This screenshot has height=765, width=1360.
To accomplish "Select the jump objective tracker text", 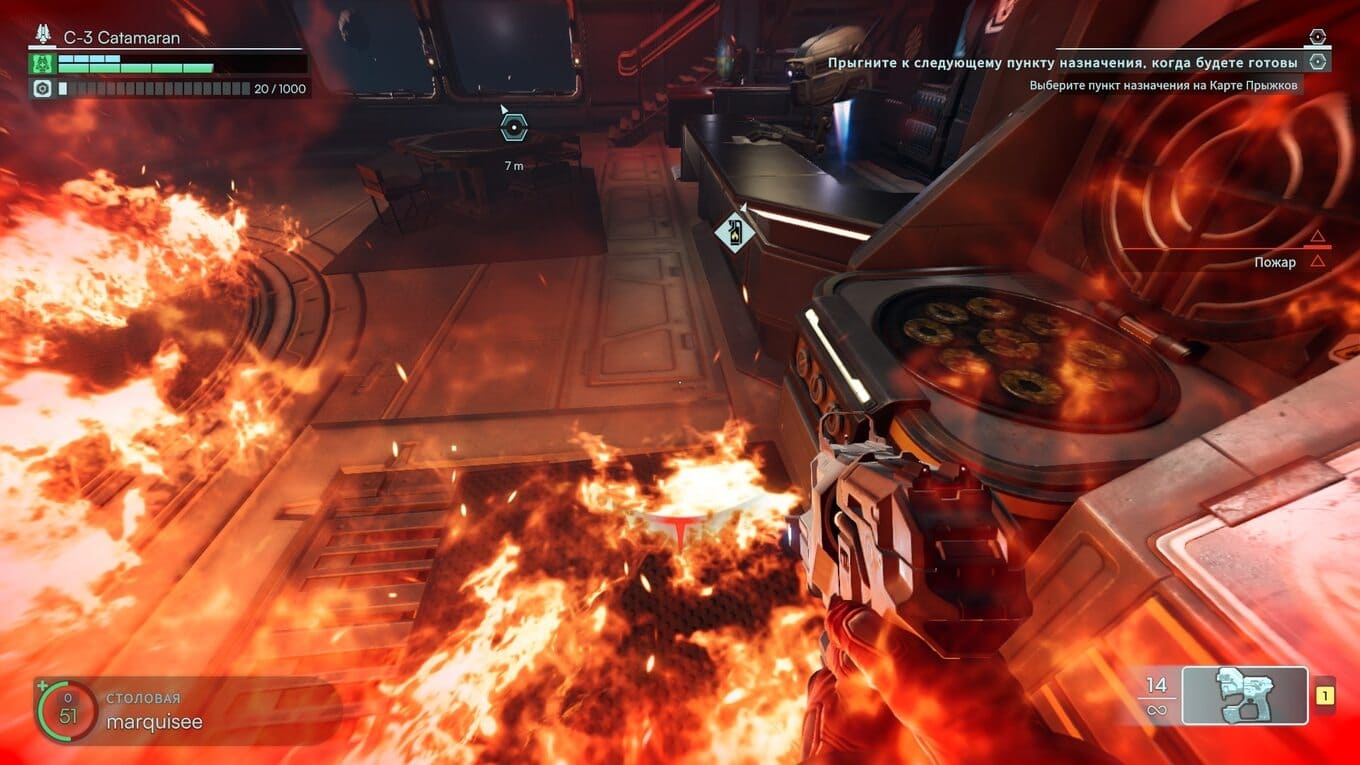I will coord(1062,63).
